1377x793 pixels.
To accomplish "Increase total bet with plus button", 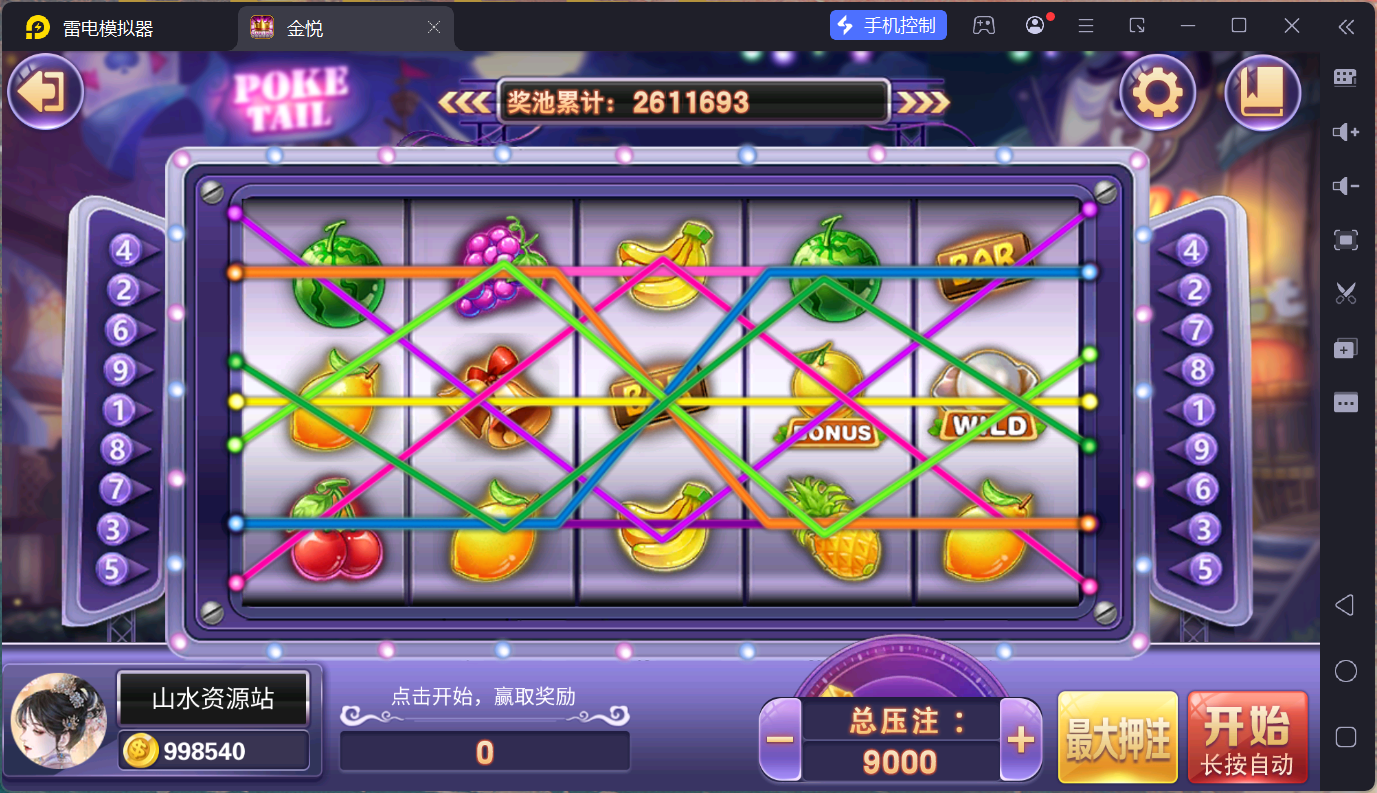I will pos(1020,740).
